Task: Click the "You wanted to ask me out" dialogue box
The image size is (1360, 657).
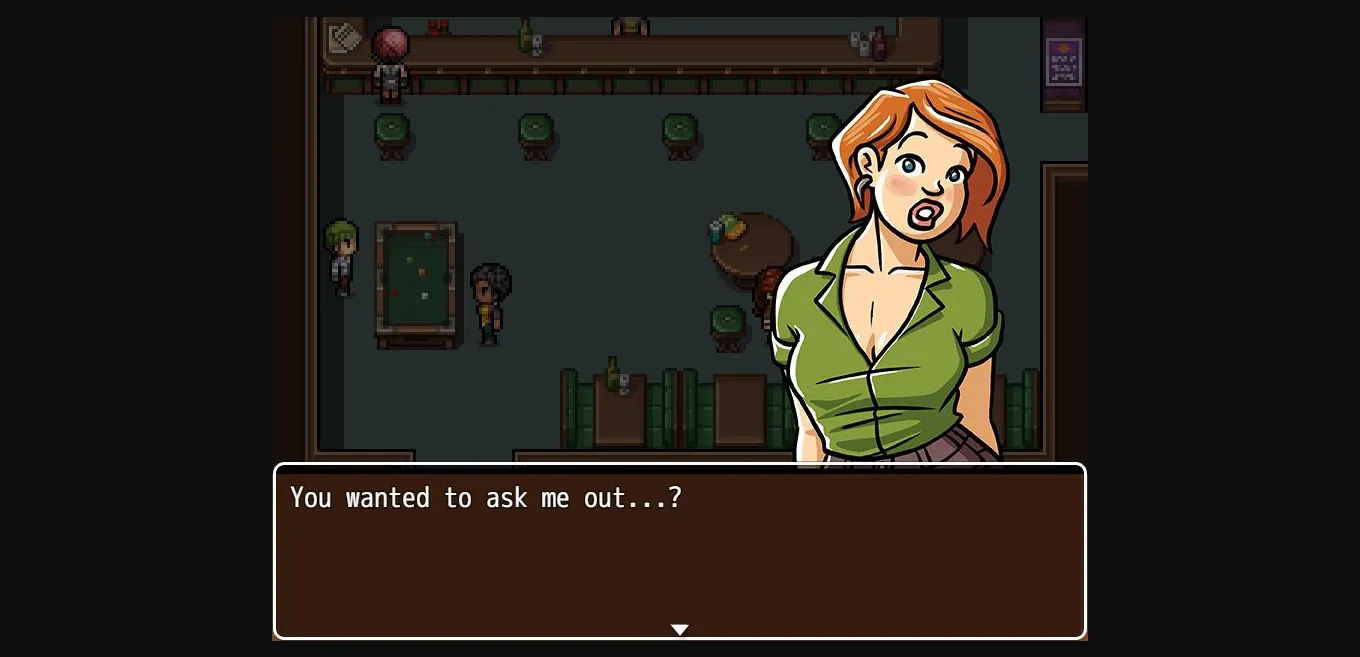Action: (679, 548)
